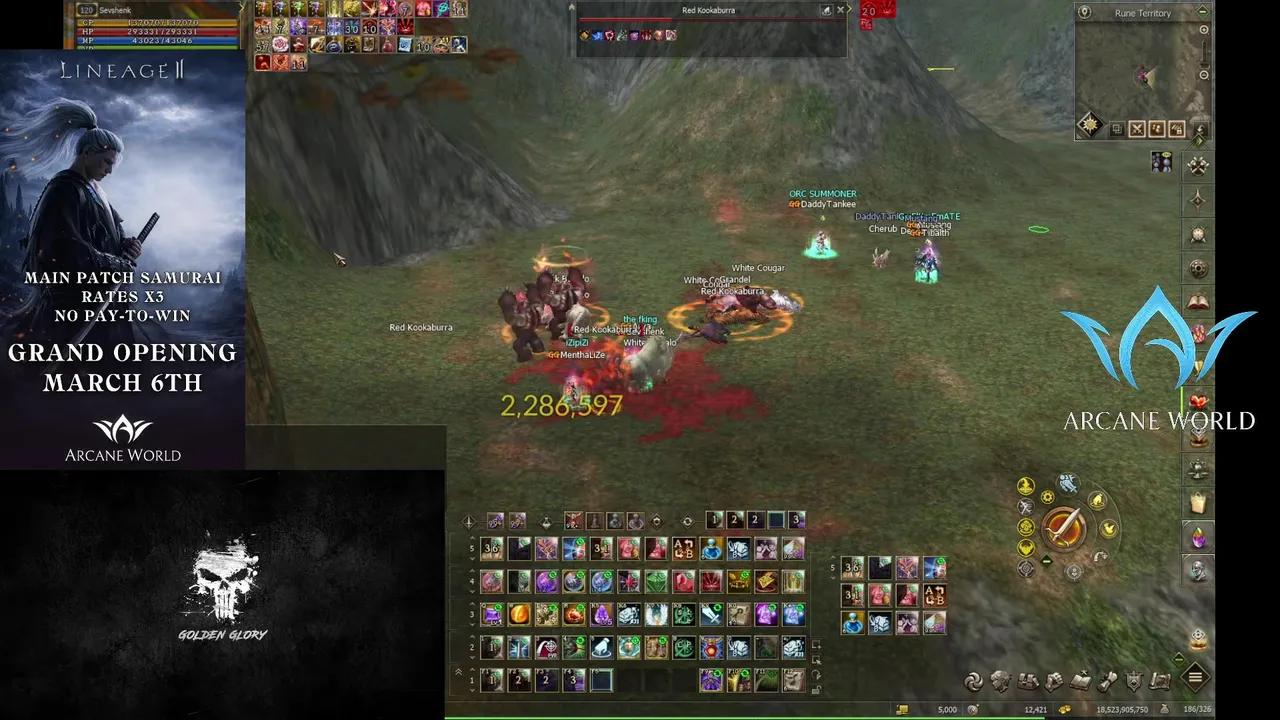The image size is (1280, 720).
Task: Zoom in on the minimap
Action: (1204, 29)
